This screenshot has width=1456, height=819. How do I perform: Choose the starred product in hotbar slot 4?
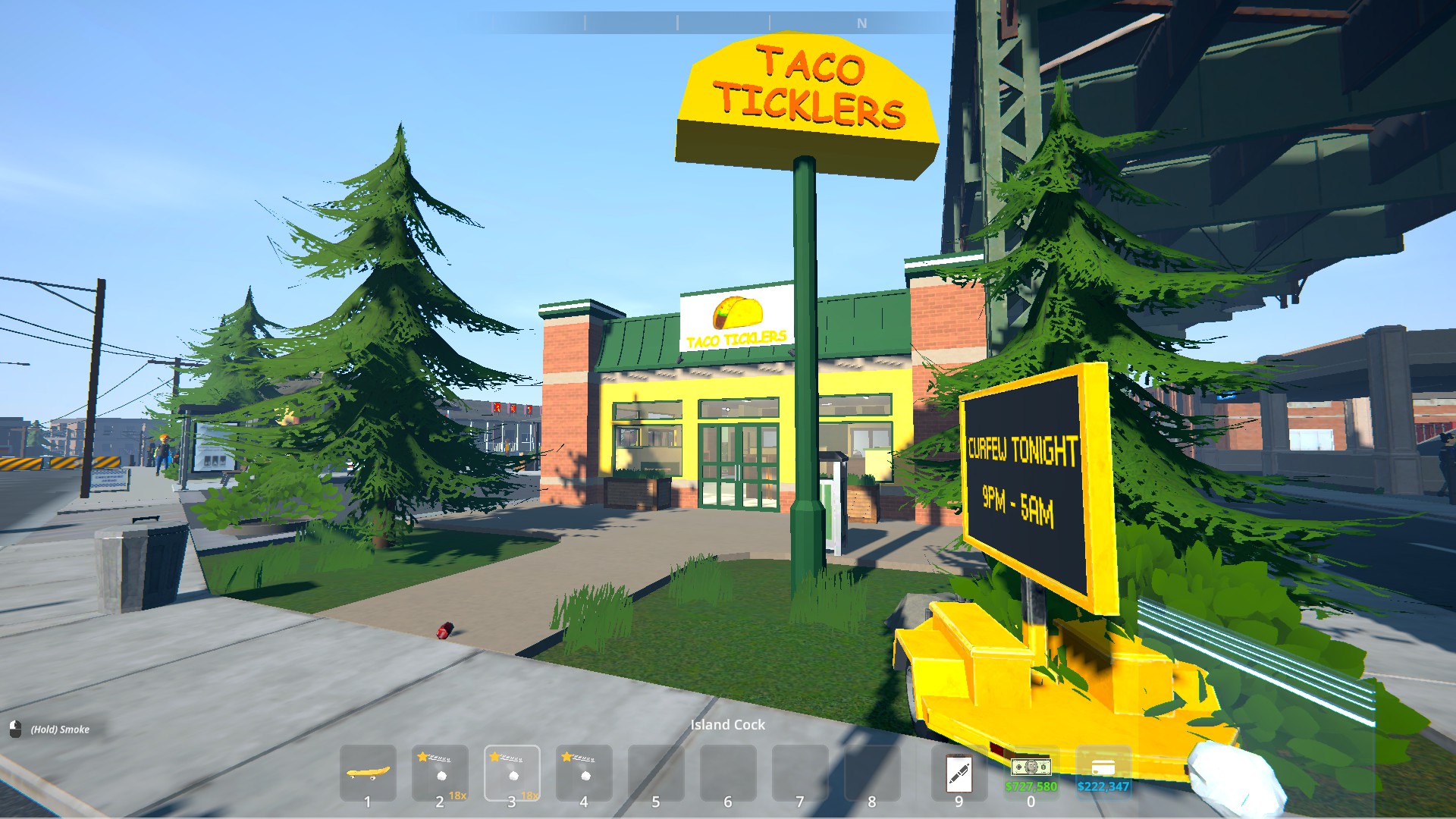[584, 773]
